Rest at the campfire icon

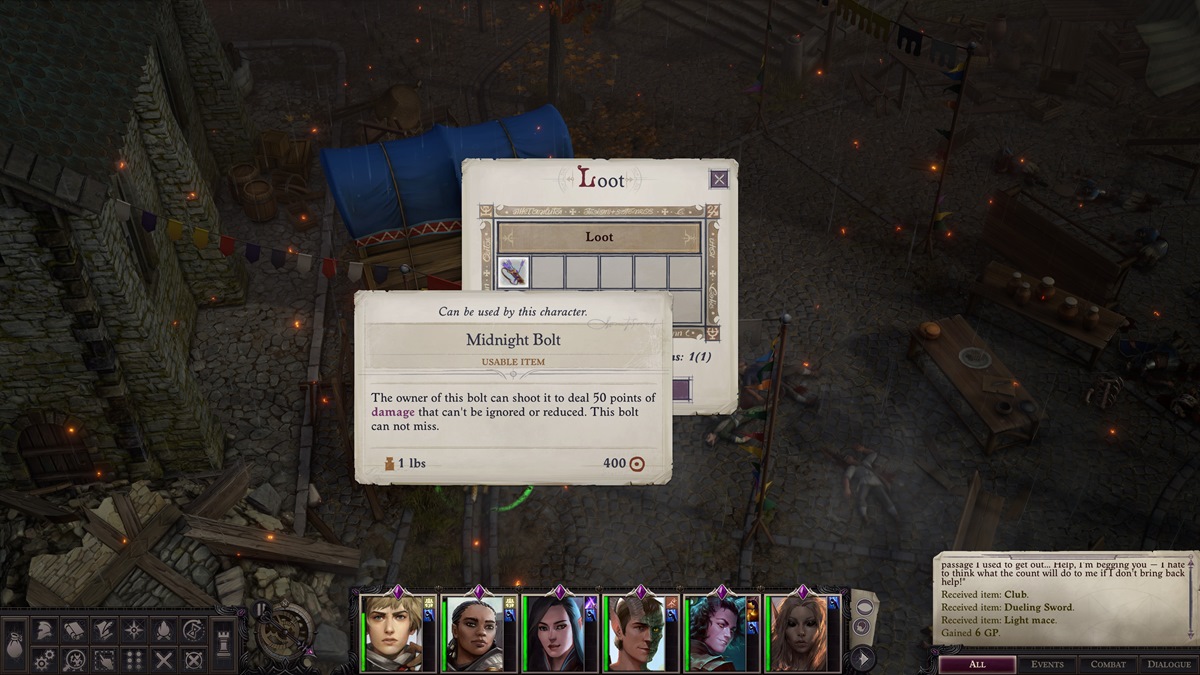click(x=164, y=630)
